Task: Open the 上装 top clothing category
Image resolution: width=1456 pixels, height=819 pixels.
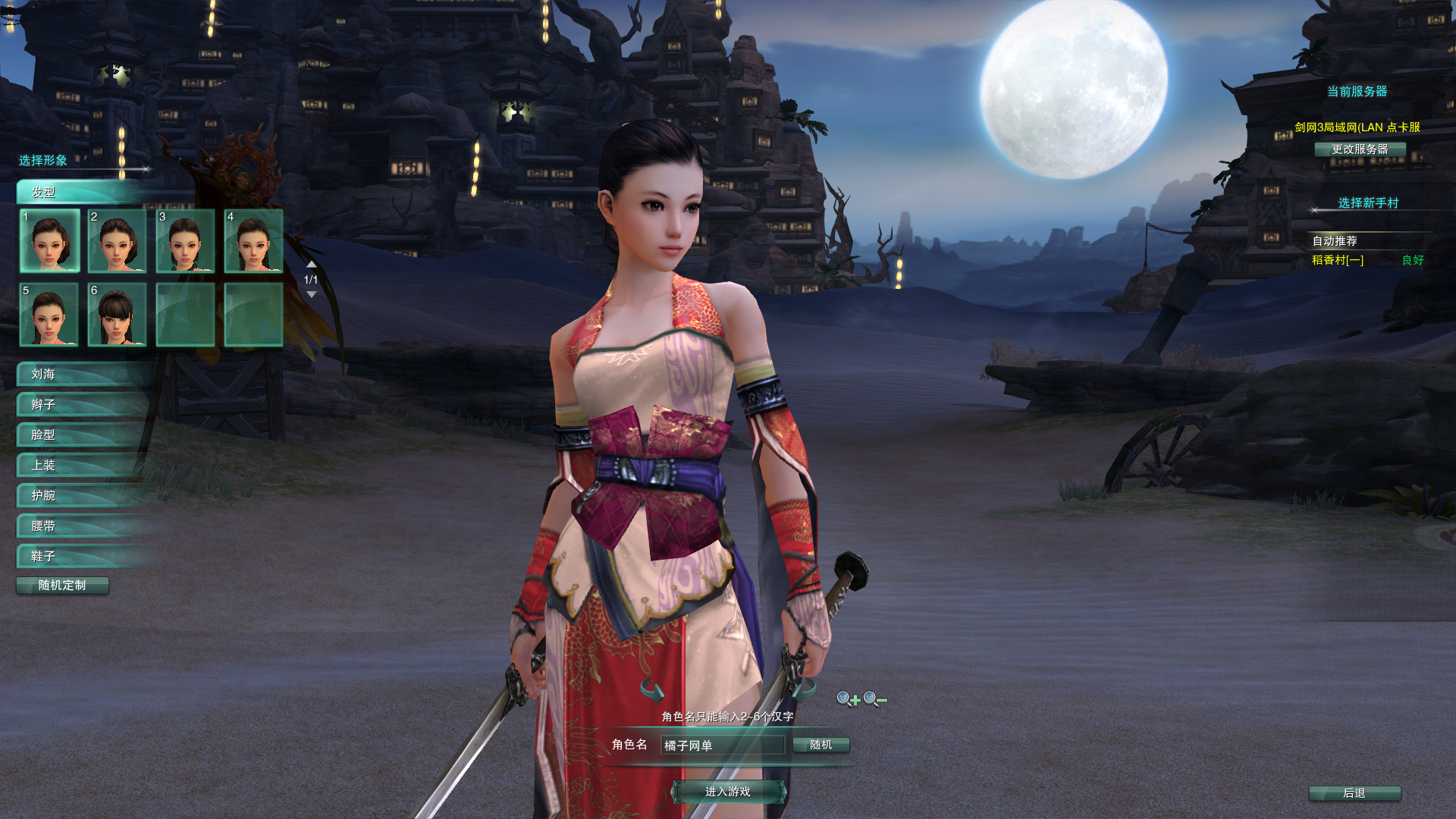Action: (x=83, y=466)
